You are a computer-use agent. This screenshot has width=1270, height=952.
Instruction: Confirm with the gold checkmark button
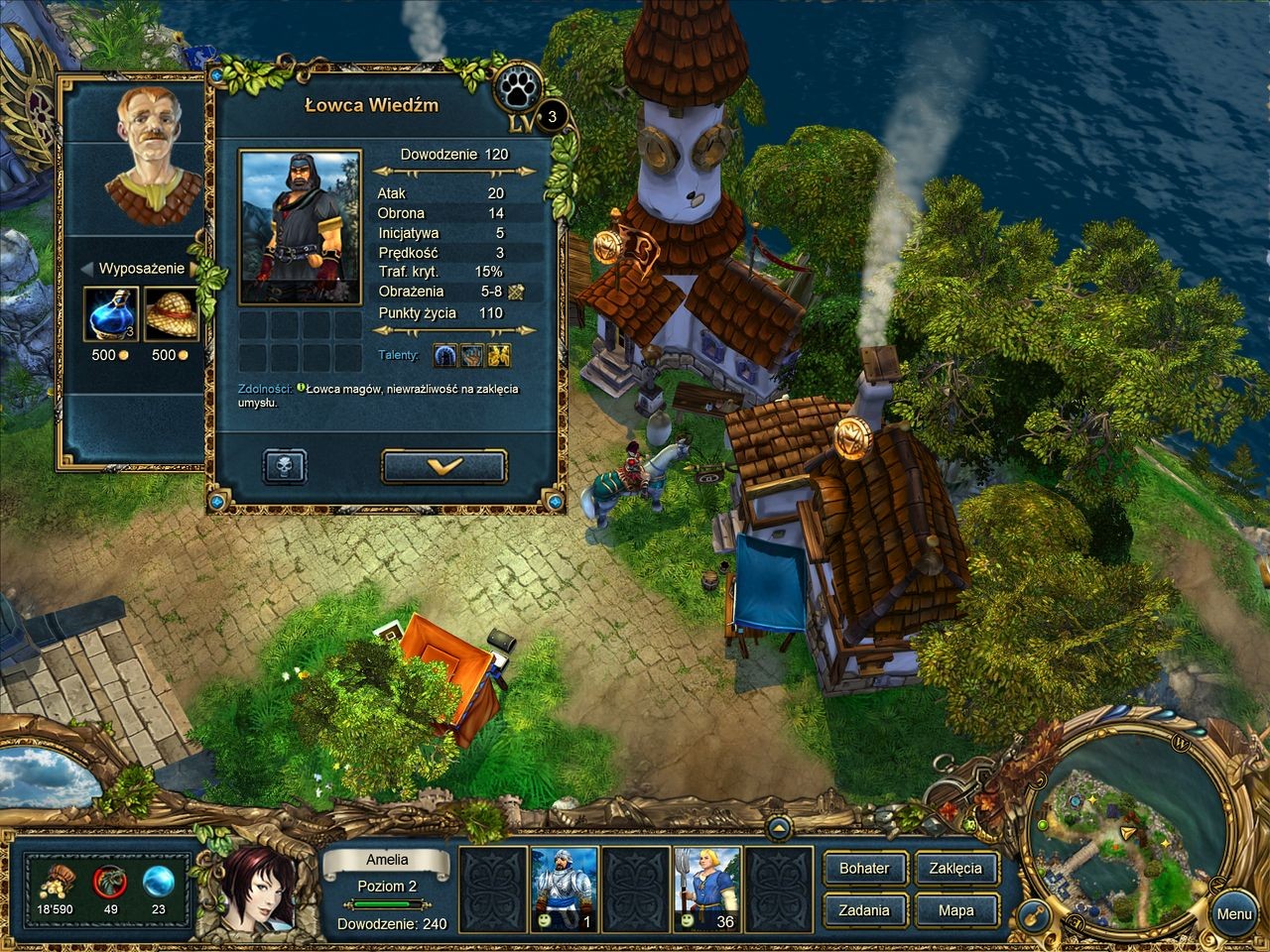(444, 466)
